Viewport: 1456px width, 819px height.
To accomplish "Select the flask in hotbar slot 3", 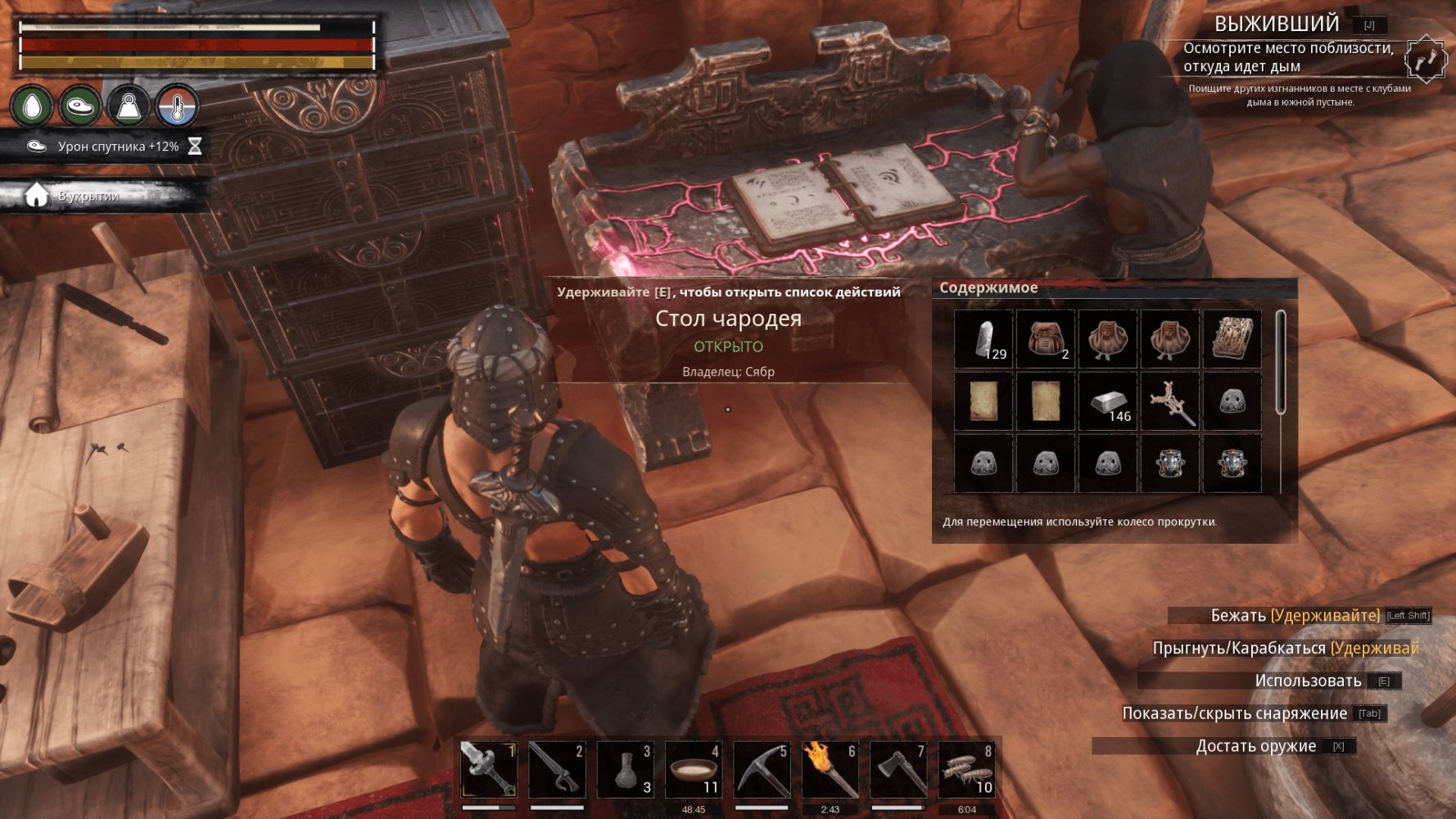I will point(625,770).
